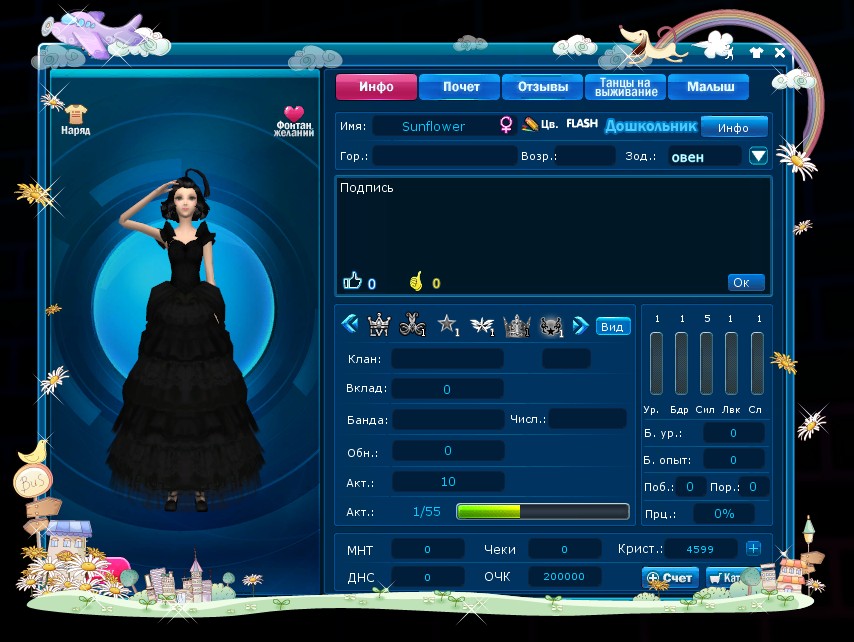Expand the zodiac dropdown arrow
854x642 pixels.
coord(758,156)
